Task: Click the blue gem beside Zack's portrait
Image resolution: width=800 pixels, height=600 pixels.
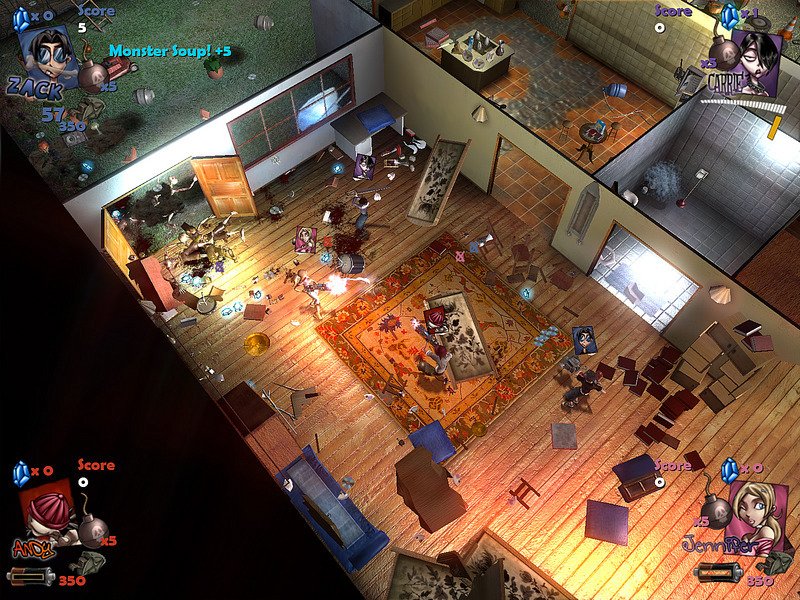Action: [20, 16]
